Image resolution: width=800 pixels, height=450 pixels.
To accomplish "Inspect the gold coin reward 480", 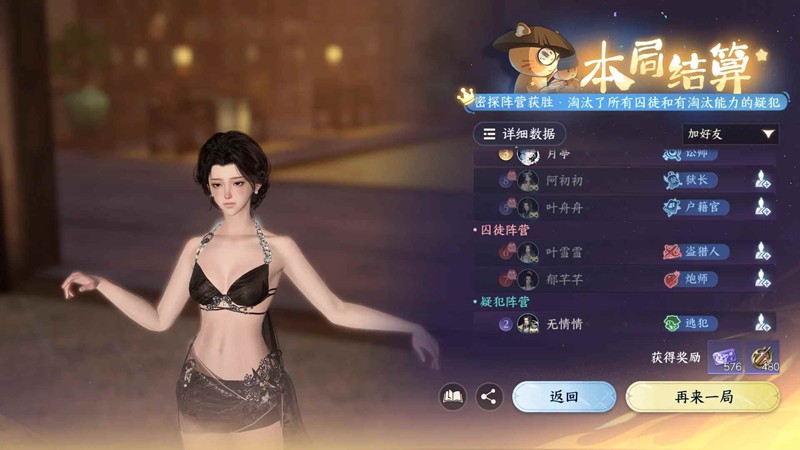I will coord(762,356).
